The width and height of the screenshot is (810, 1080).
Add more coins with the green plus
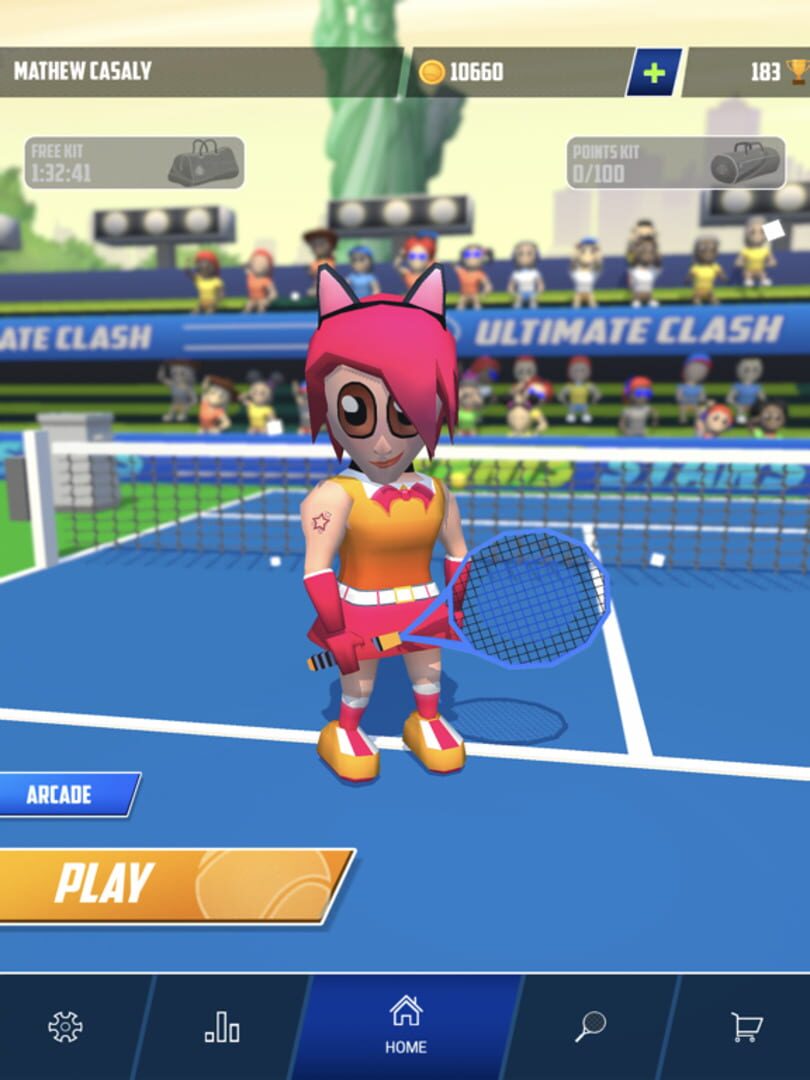pyautogui.click(x=654, y=72)
